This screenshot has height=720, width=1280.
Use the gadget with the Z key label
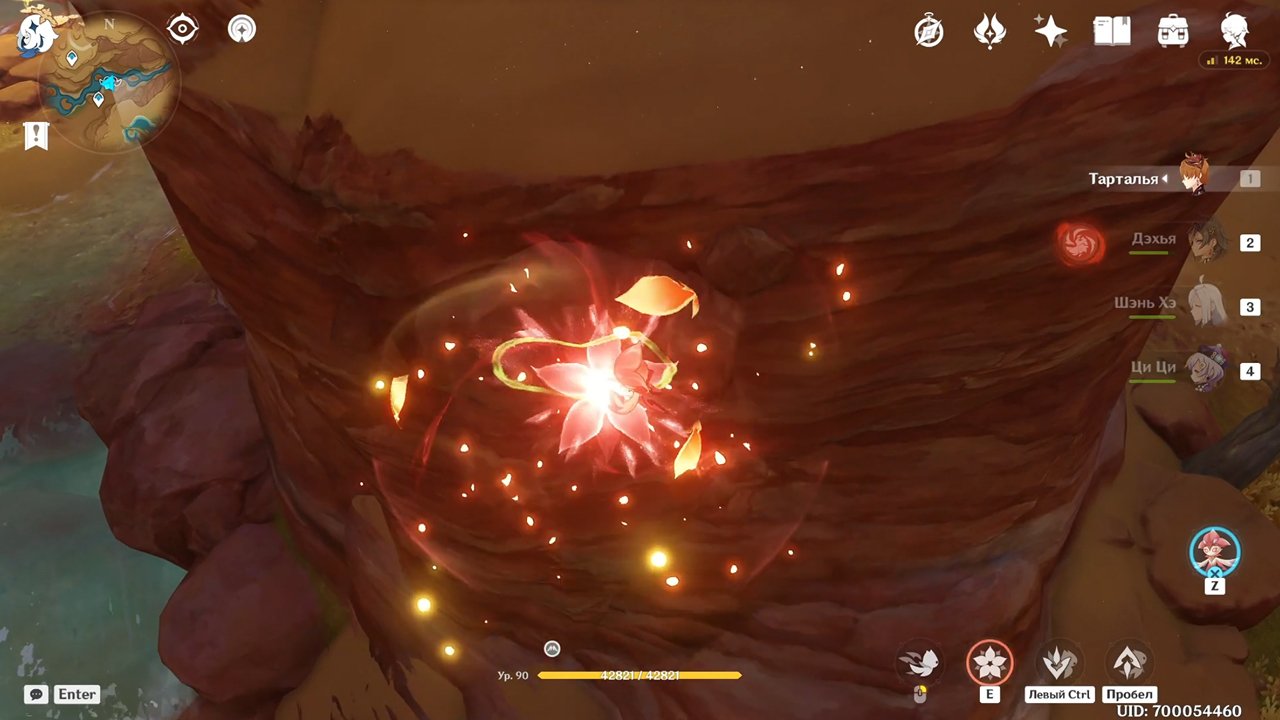pos(1215,553)
